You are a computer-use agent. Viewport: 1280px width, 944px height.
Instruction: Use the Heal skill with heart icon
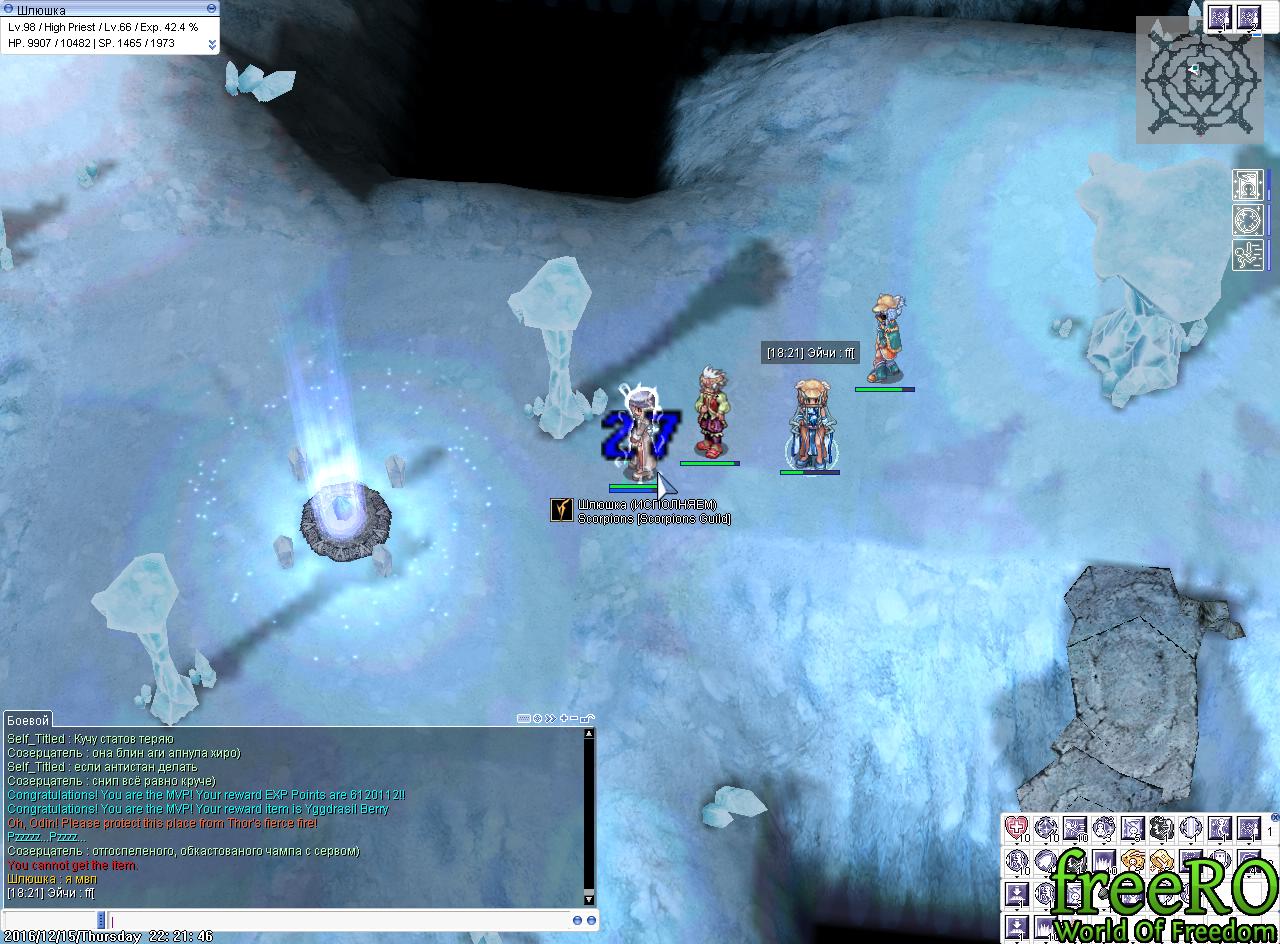pos(1016,828)
